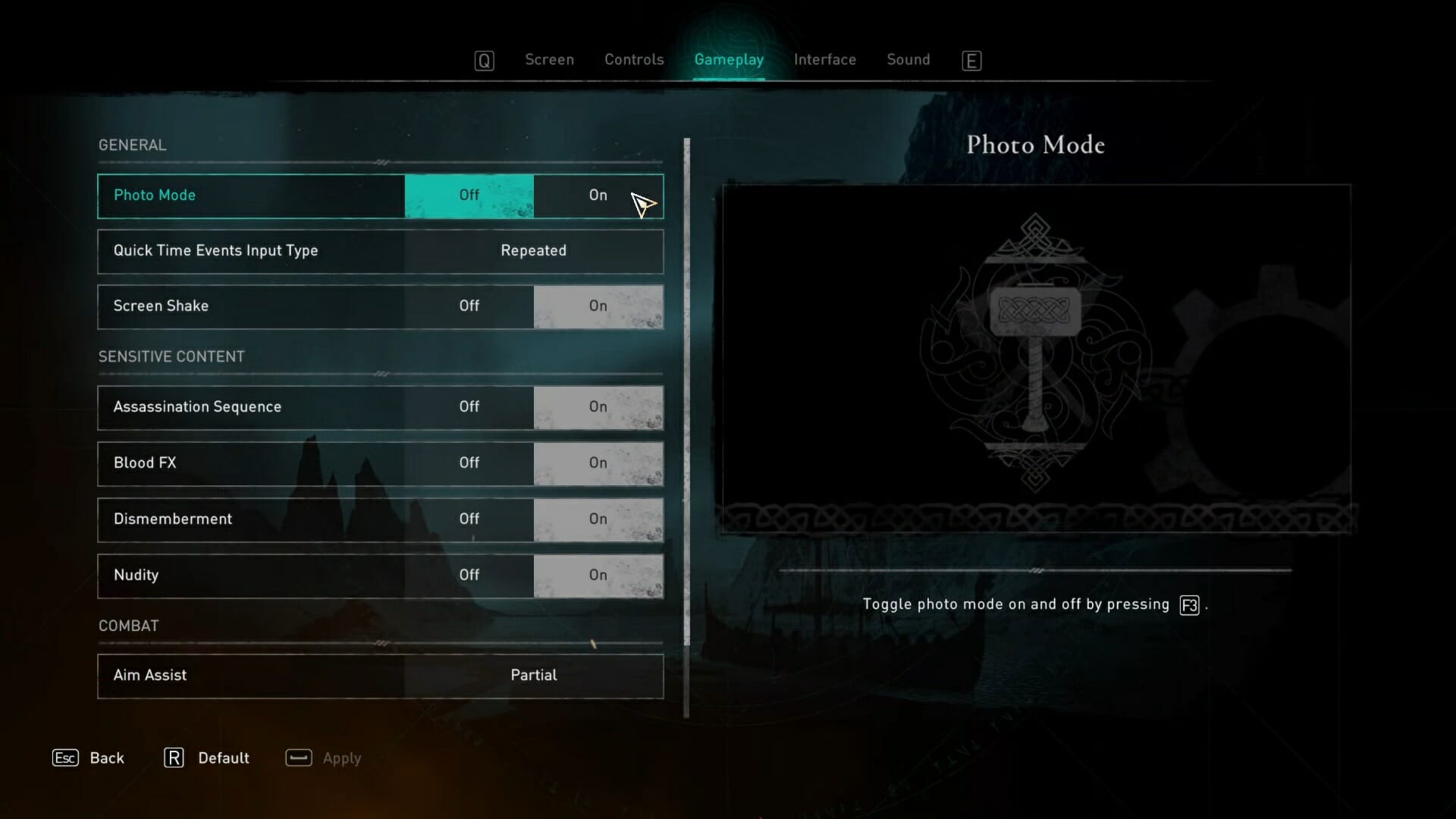The width and height of the screenshot is (1456, 819).
Task: Turn Assassination Sequence off
Action: 469,407
